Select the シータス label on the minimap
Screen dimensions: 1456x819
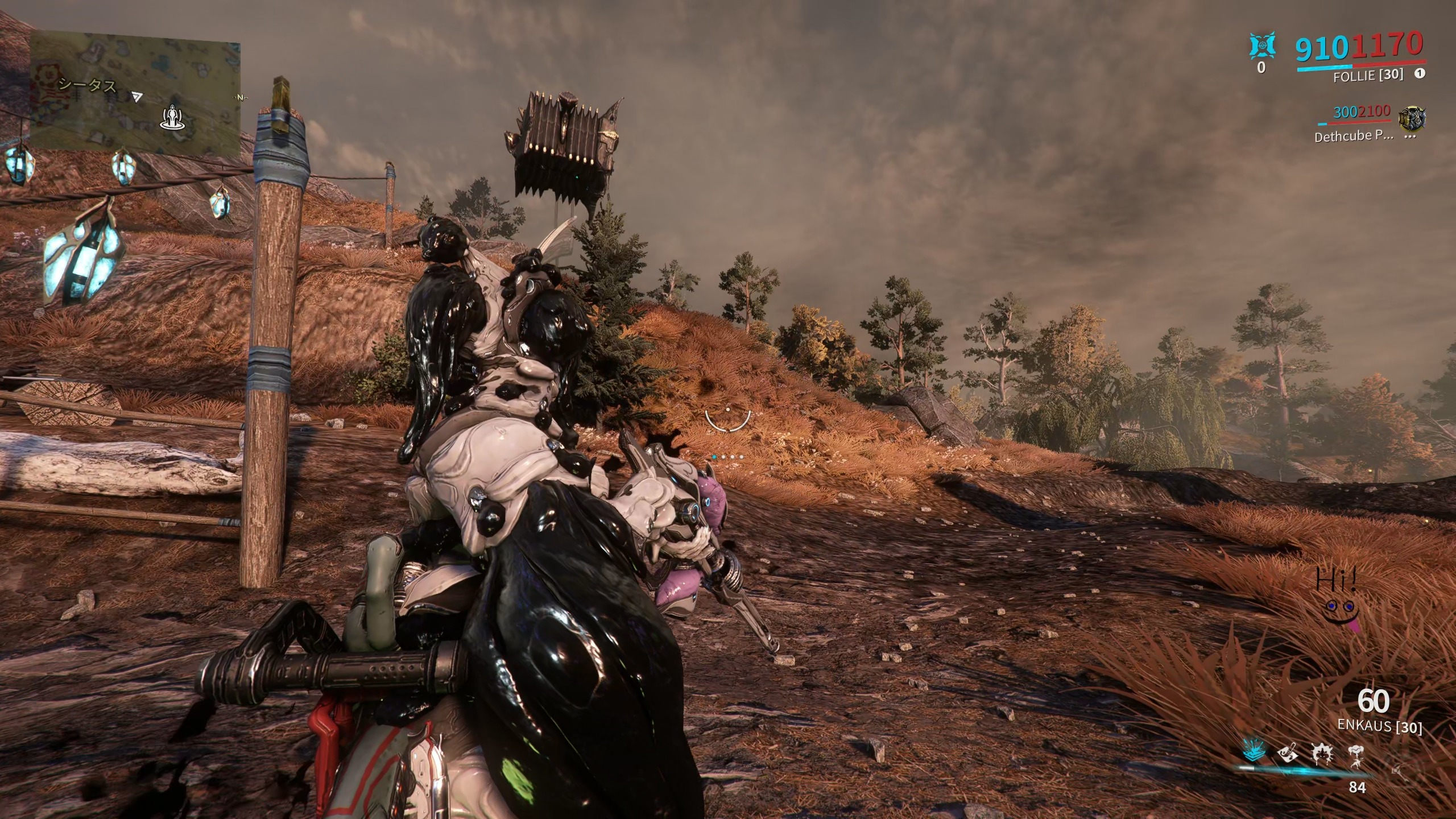click(88, 86)
